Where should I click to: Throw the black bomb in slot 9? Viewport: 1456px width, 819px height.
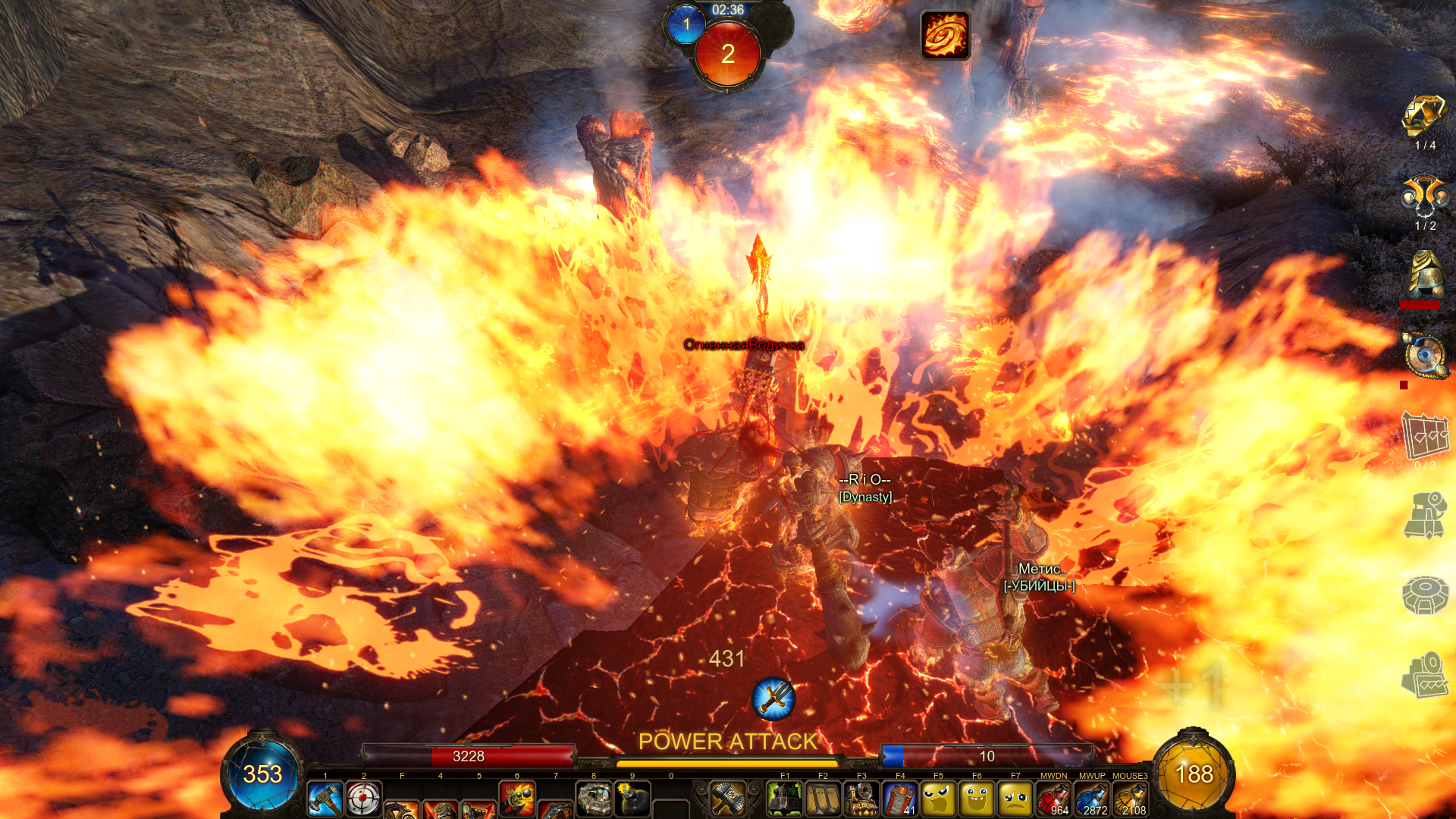click(x=632, y=799)
